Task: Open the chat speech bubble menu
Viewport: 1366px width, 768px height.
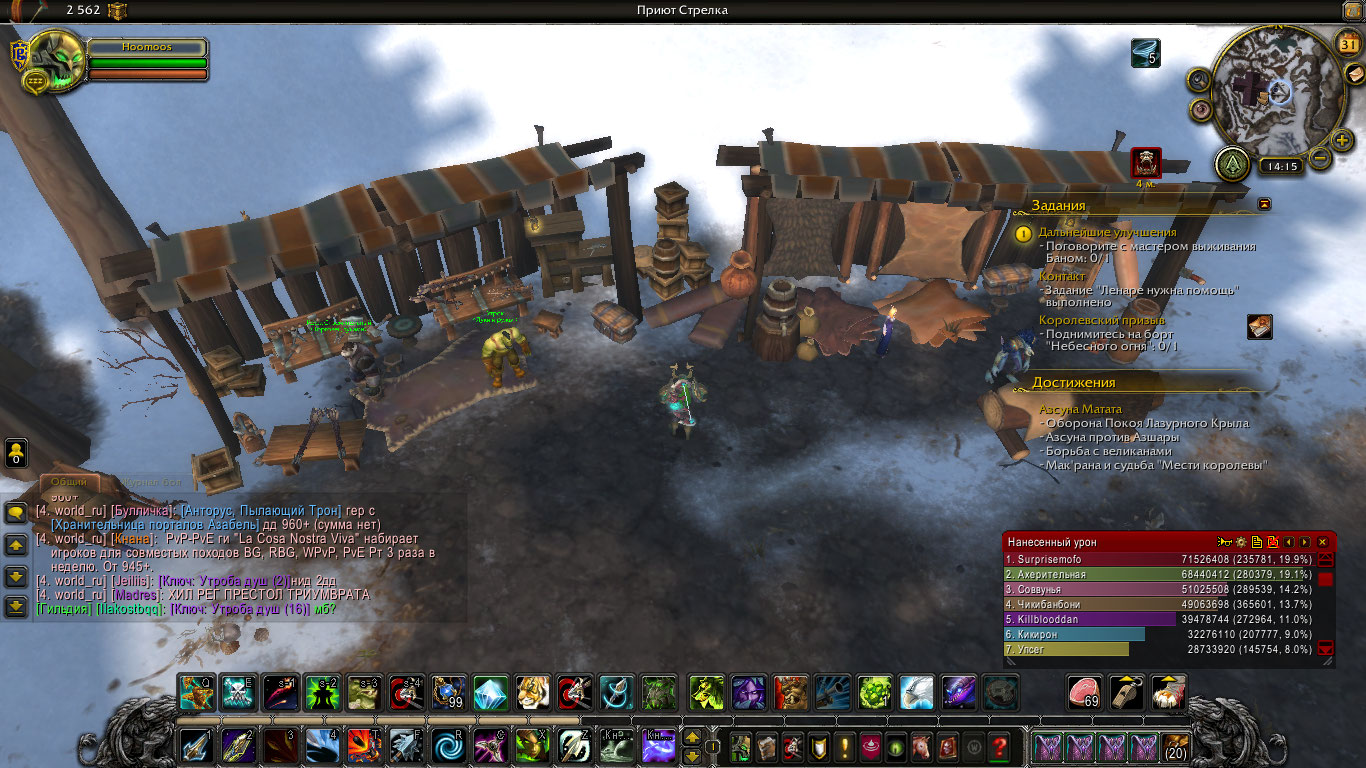Action: (x=16, y=513)
